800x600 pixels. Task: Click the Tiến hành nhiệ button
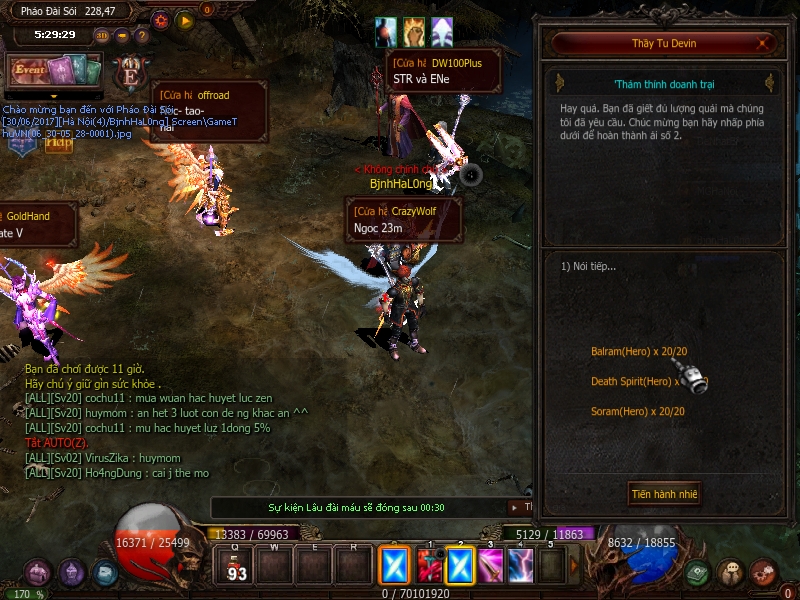click(664, 494)
